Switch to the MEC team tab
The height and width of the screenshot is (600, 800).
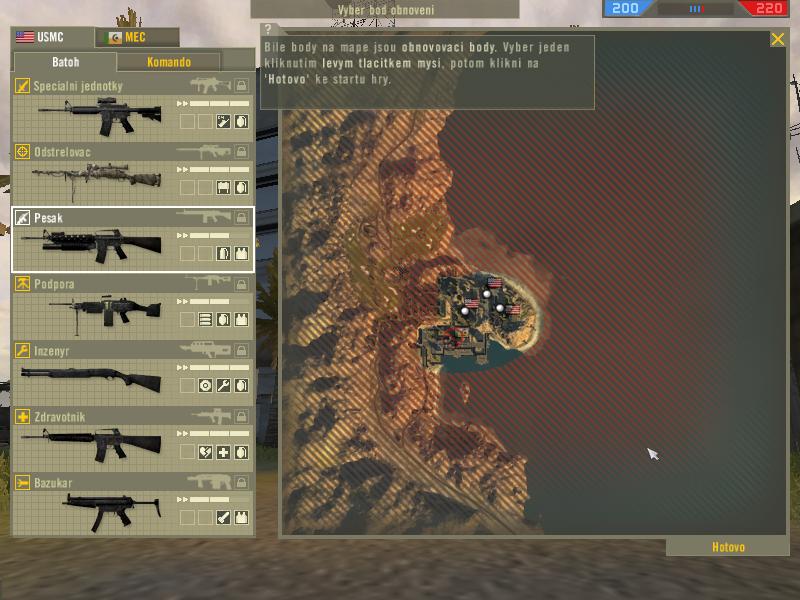coord(137,38)
